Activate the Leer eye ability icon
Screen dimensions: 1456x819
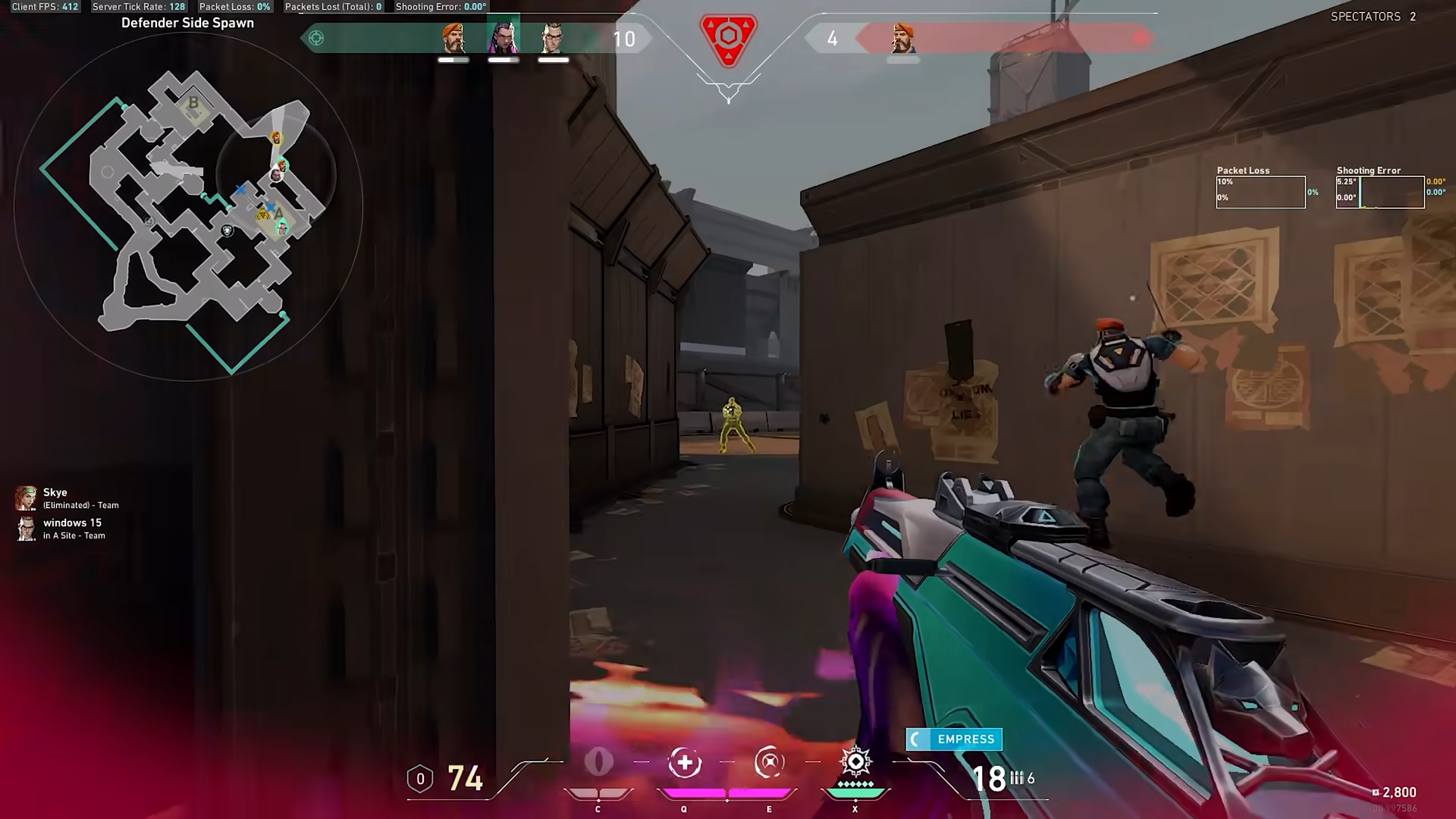[598, 763]
